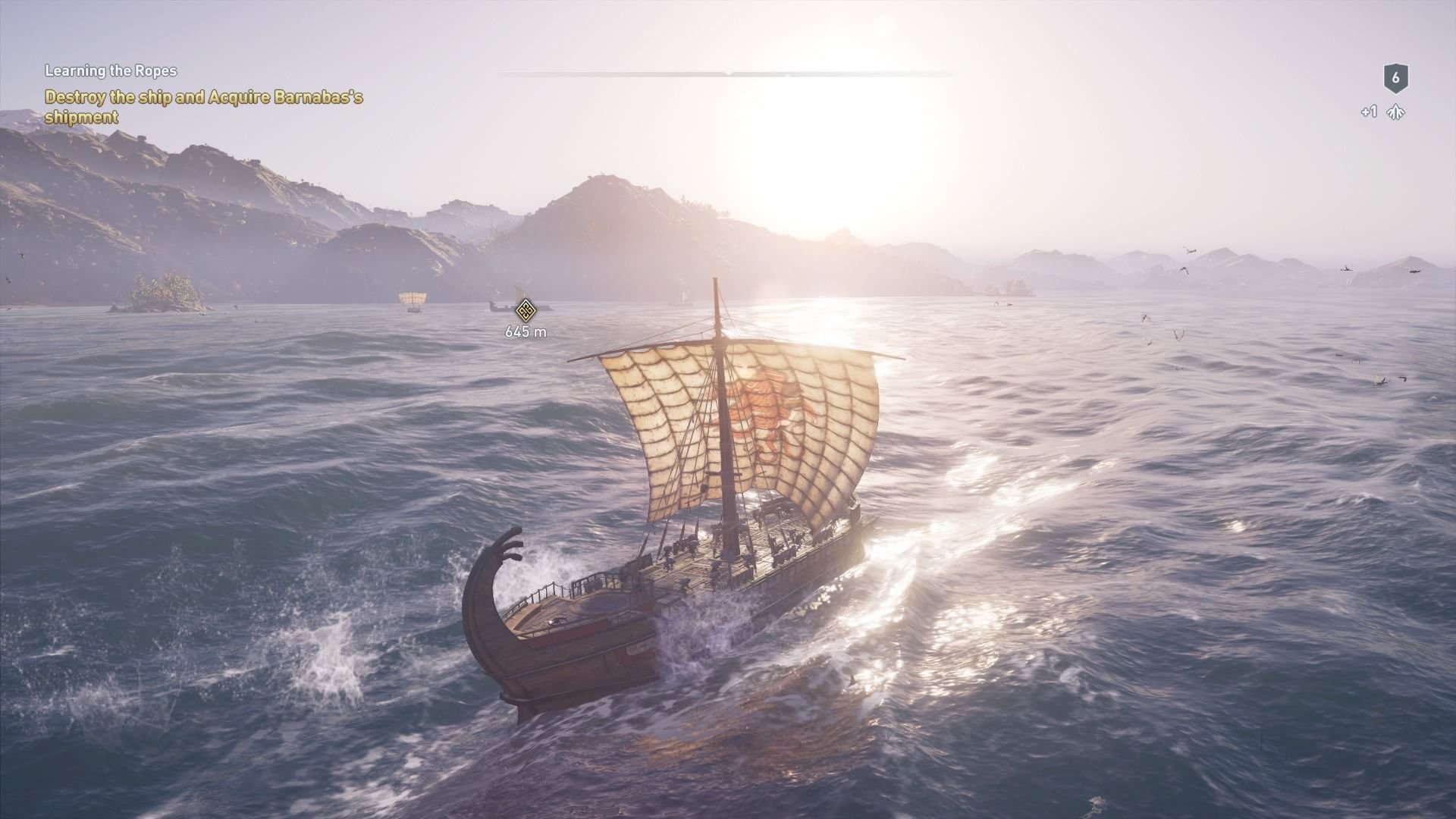Select the shipment objective tab text
The image size is (1456, 819).
(81, 117)
